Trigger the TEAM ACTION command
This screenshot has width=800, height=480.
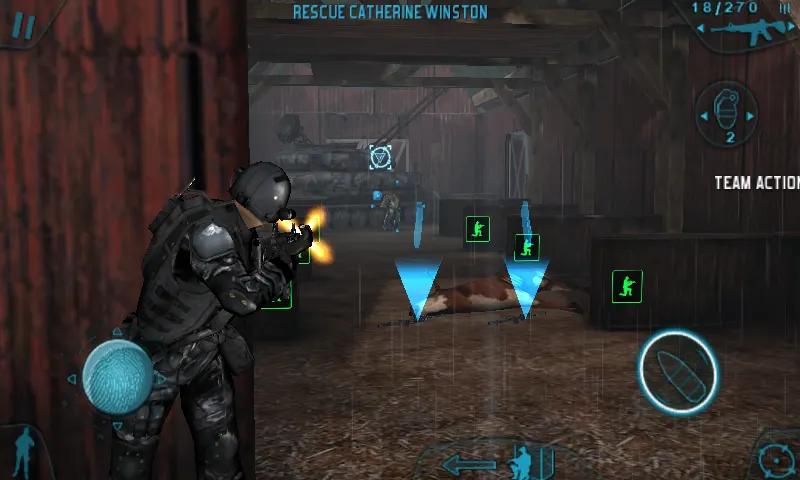tap(757, 183)
